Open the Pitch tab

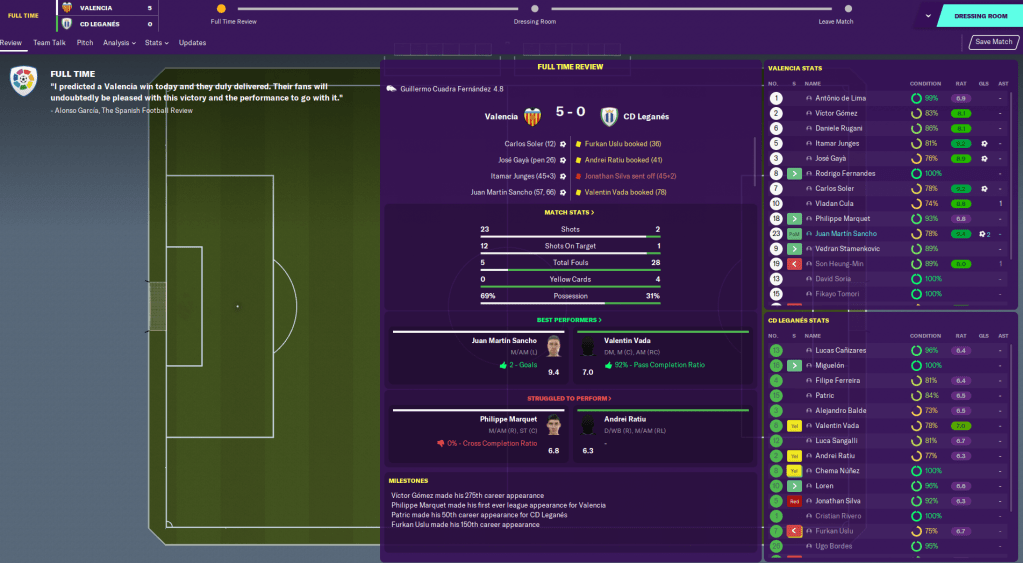pyautogui.click(x=85, y=43)
